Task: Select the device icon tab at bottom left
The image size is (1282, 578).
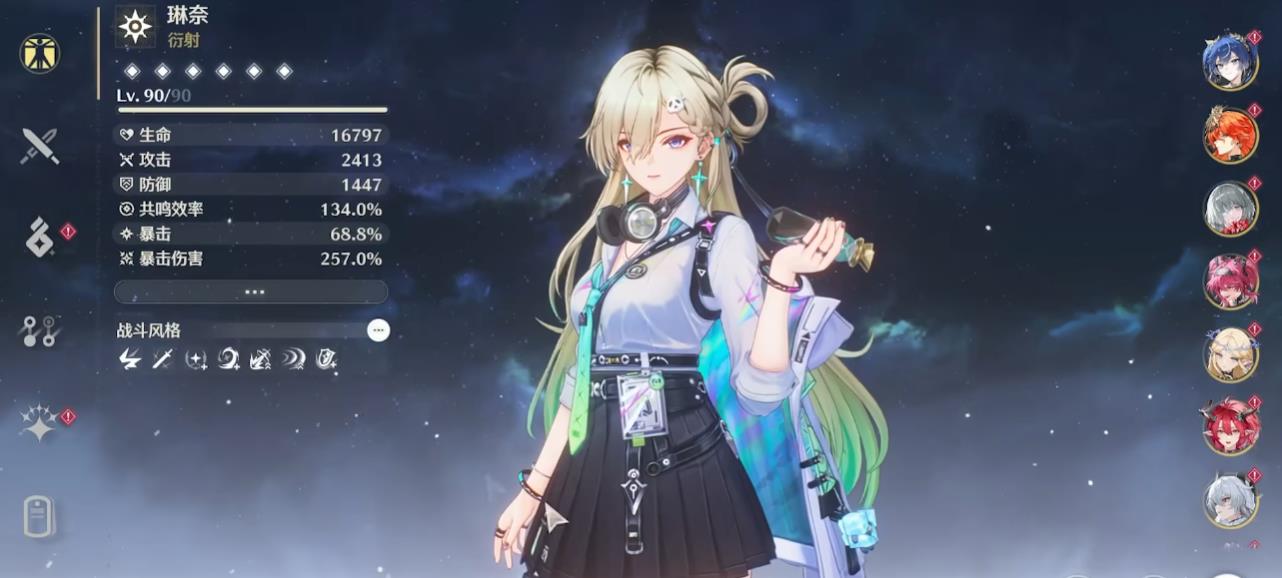Action: 39,517
